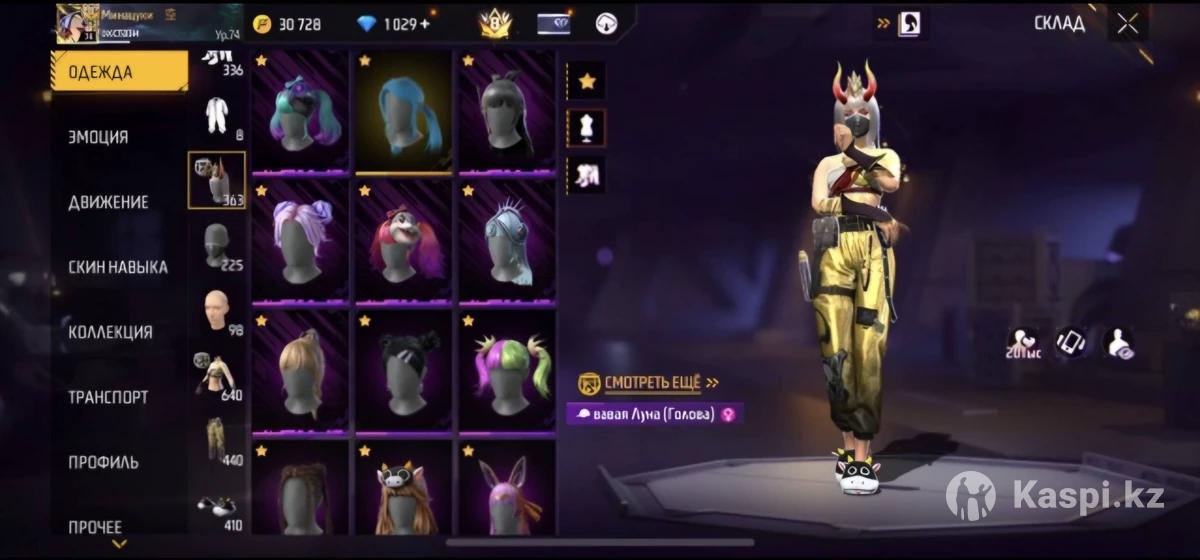The height and width of the screenshot is (560, 1200).
Task: Select the blue pigtails hairstyle item
Action: 405,112
